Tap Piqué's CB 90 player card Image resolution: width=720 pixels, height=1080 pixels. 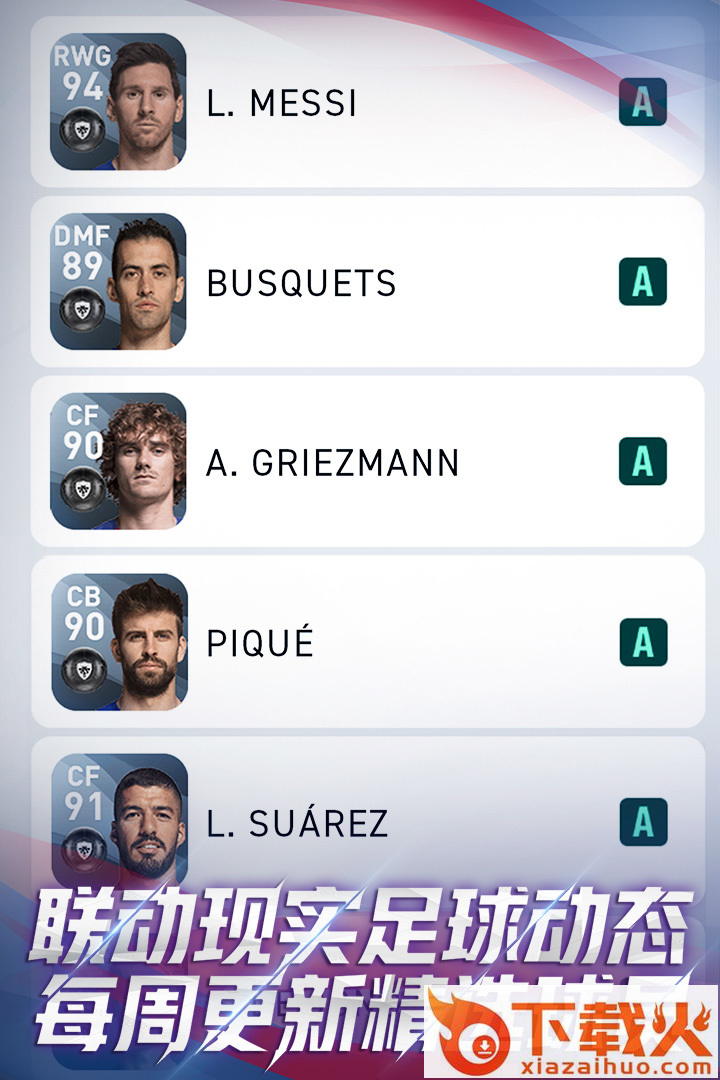coord(118,641)
